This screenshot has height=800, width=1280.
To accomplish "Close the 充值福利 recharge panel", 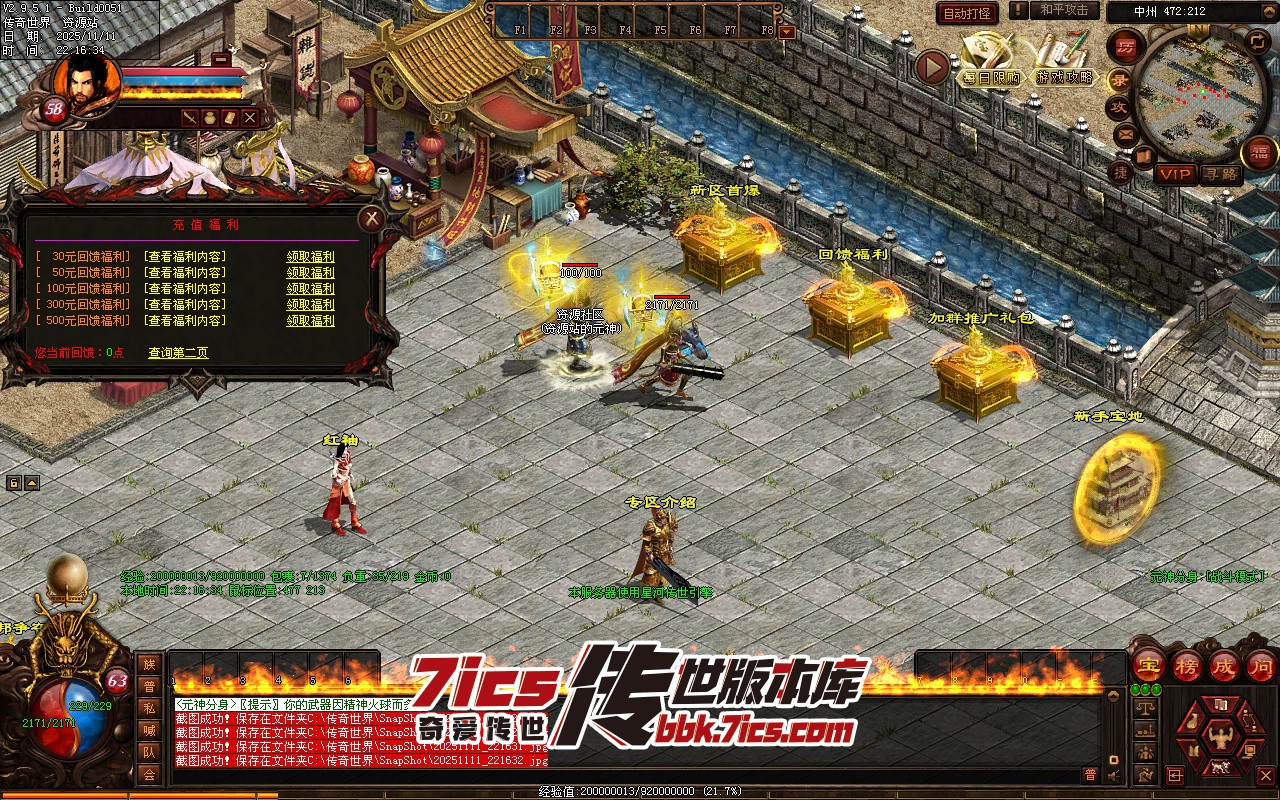I will pos(371,218).
